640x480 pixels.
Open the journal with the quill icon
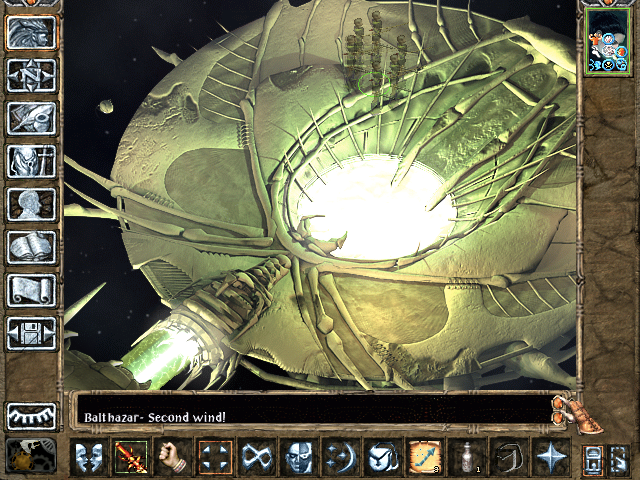[32, 118]
